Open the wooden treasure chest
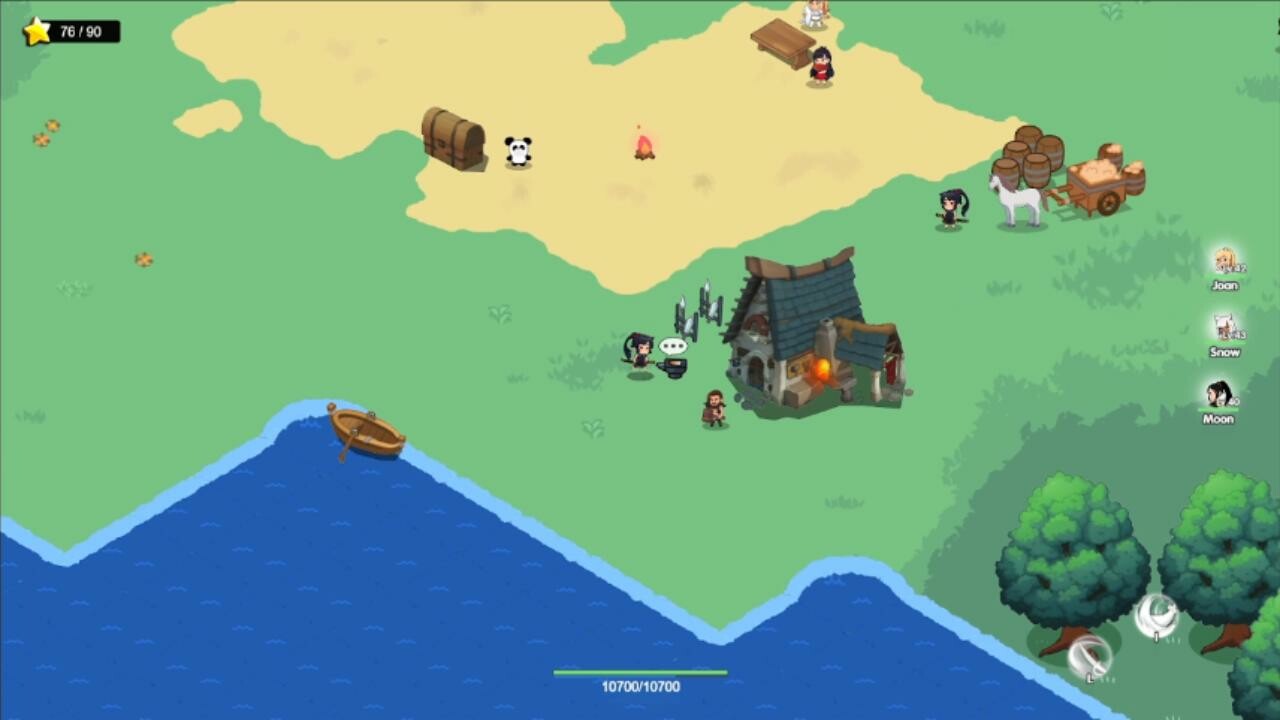1280x720 pixels. click(455, 140)
